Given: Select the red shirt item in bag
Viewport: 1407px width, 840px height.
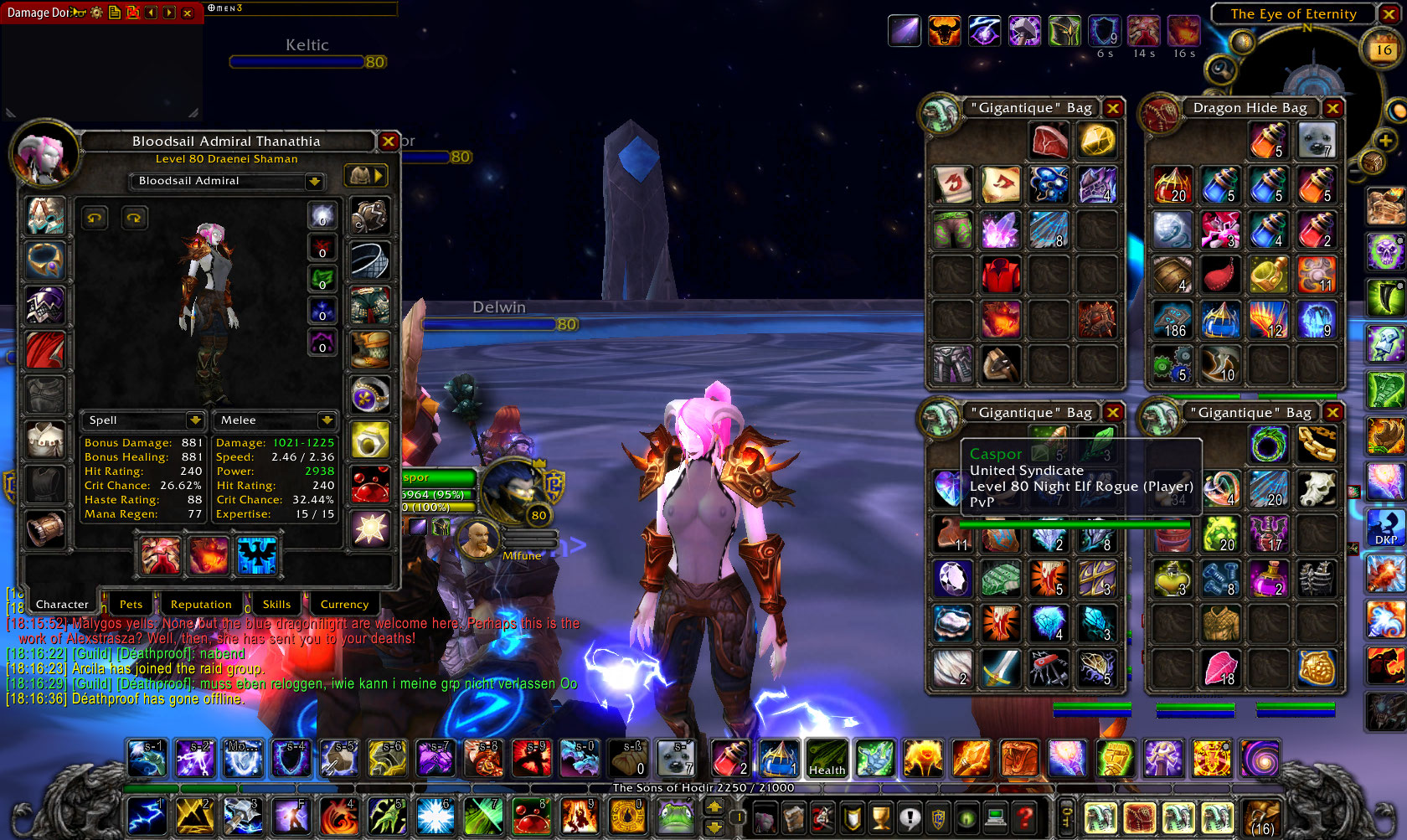Looking at the screenshot, I should pyautogui.click(x=1001, y=275).
